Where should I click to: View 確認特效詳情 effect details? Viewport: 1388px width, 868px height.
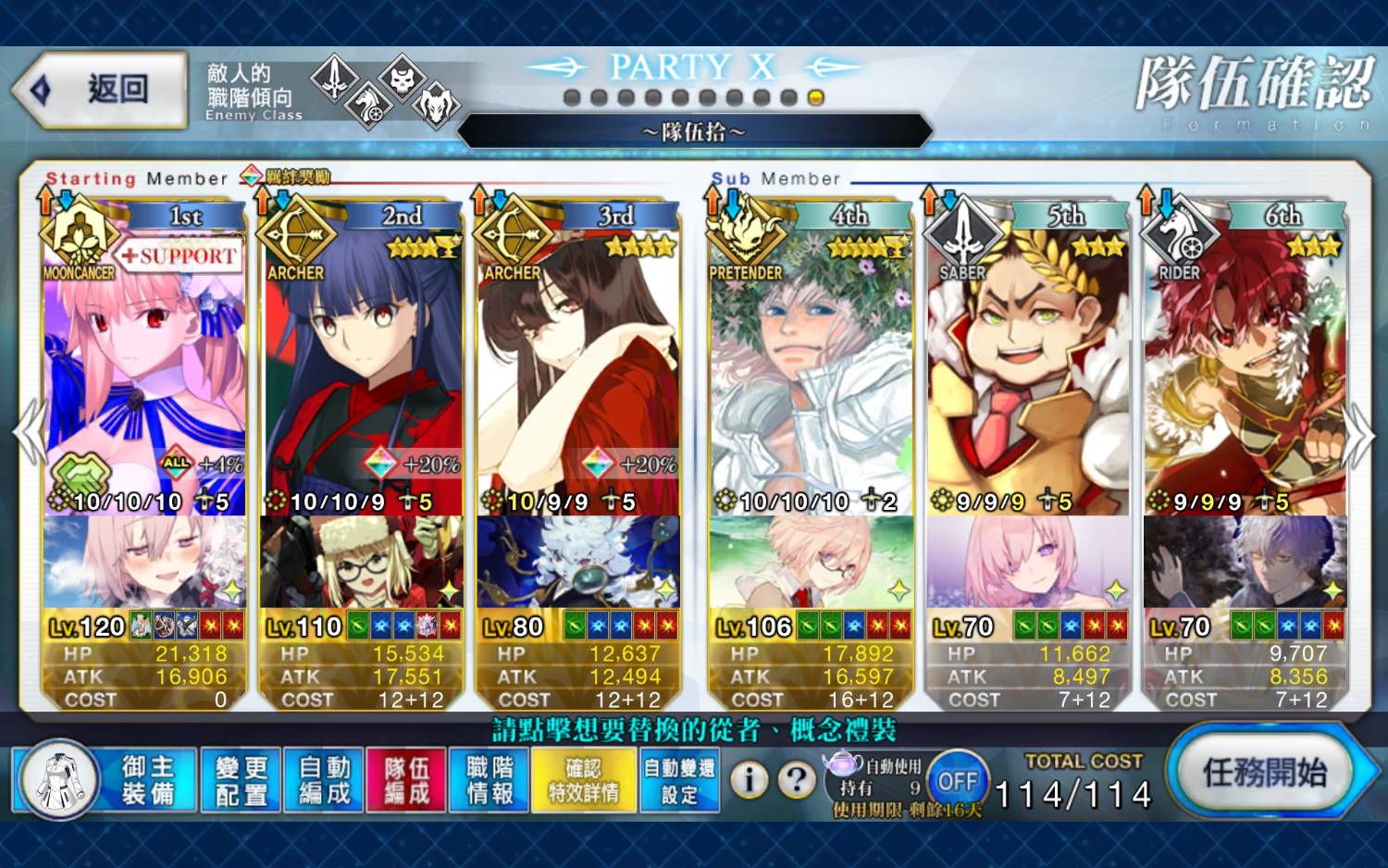click(584, 780)
